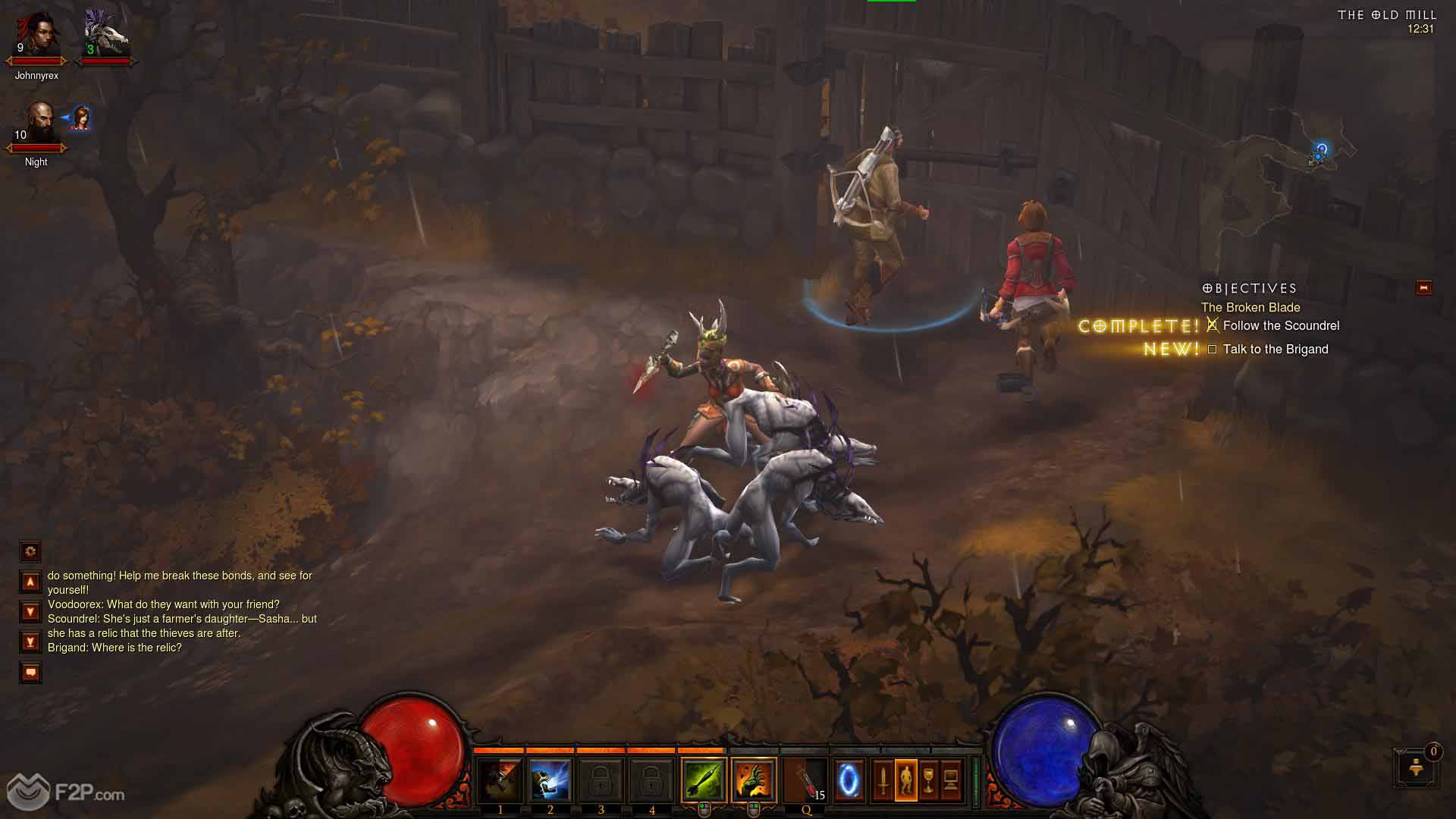This screenshot has height=819, width=1456.
Task: Open the Skills menu sword icon
Action: point(883,780)
